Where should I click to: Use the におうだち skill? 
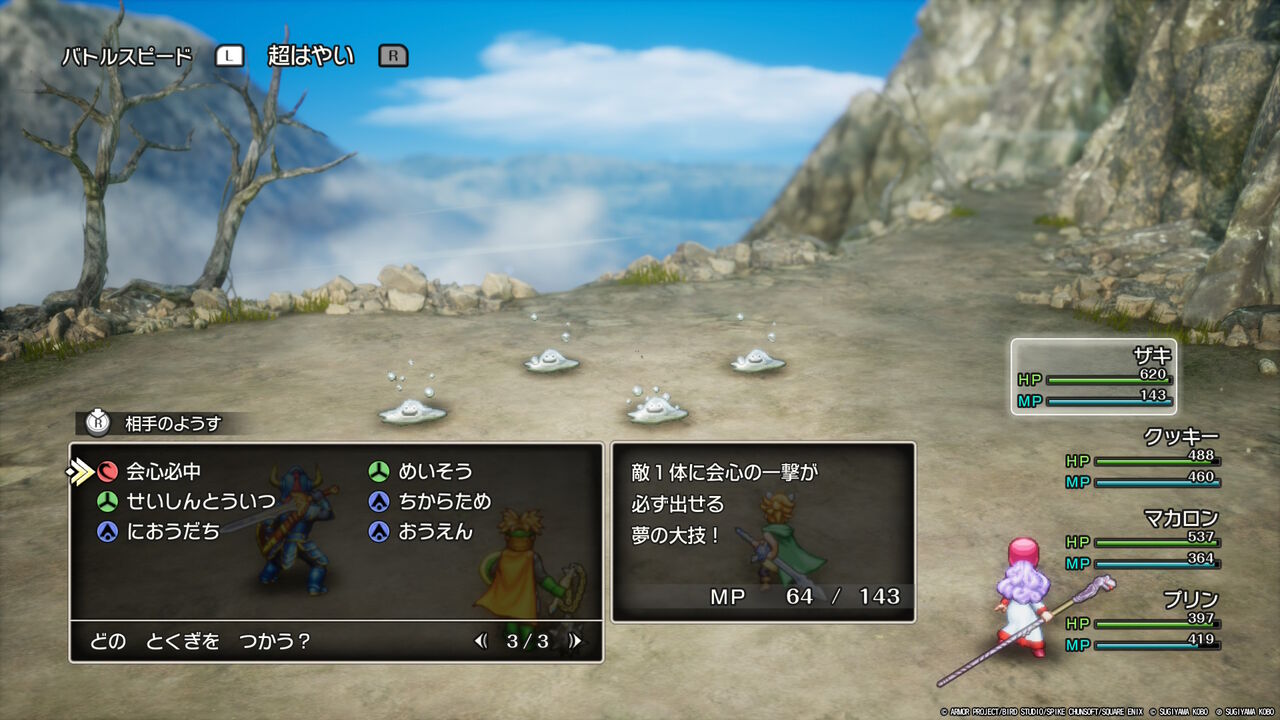pyautogui.click(x=172, y=532)
